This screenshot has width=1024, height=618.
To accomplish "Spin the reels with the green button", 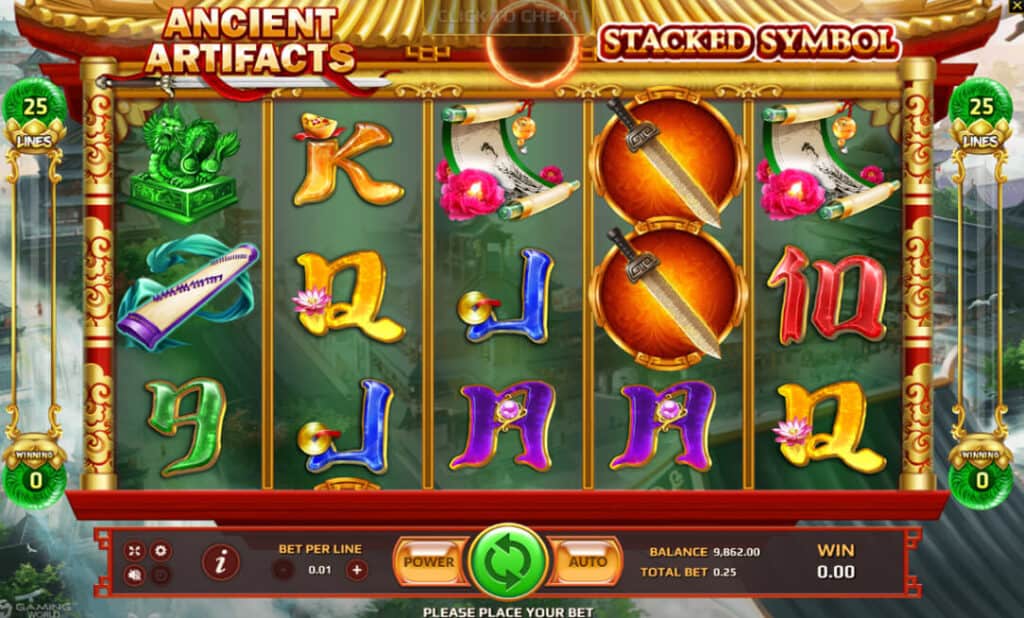I will (x=509, y=561).
